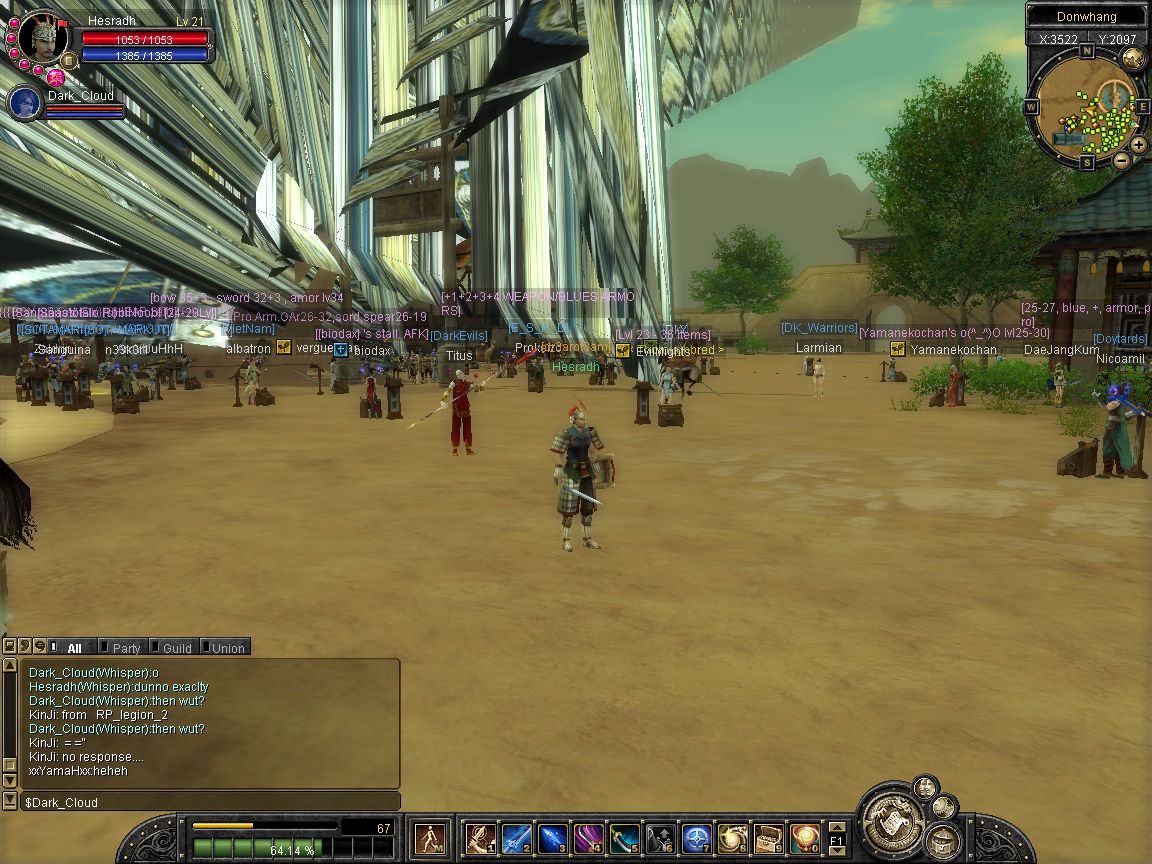This screenshot has height=864, width=1152.
Task: Use the curved blade skill in slot 5
Action: pos(624,838)
